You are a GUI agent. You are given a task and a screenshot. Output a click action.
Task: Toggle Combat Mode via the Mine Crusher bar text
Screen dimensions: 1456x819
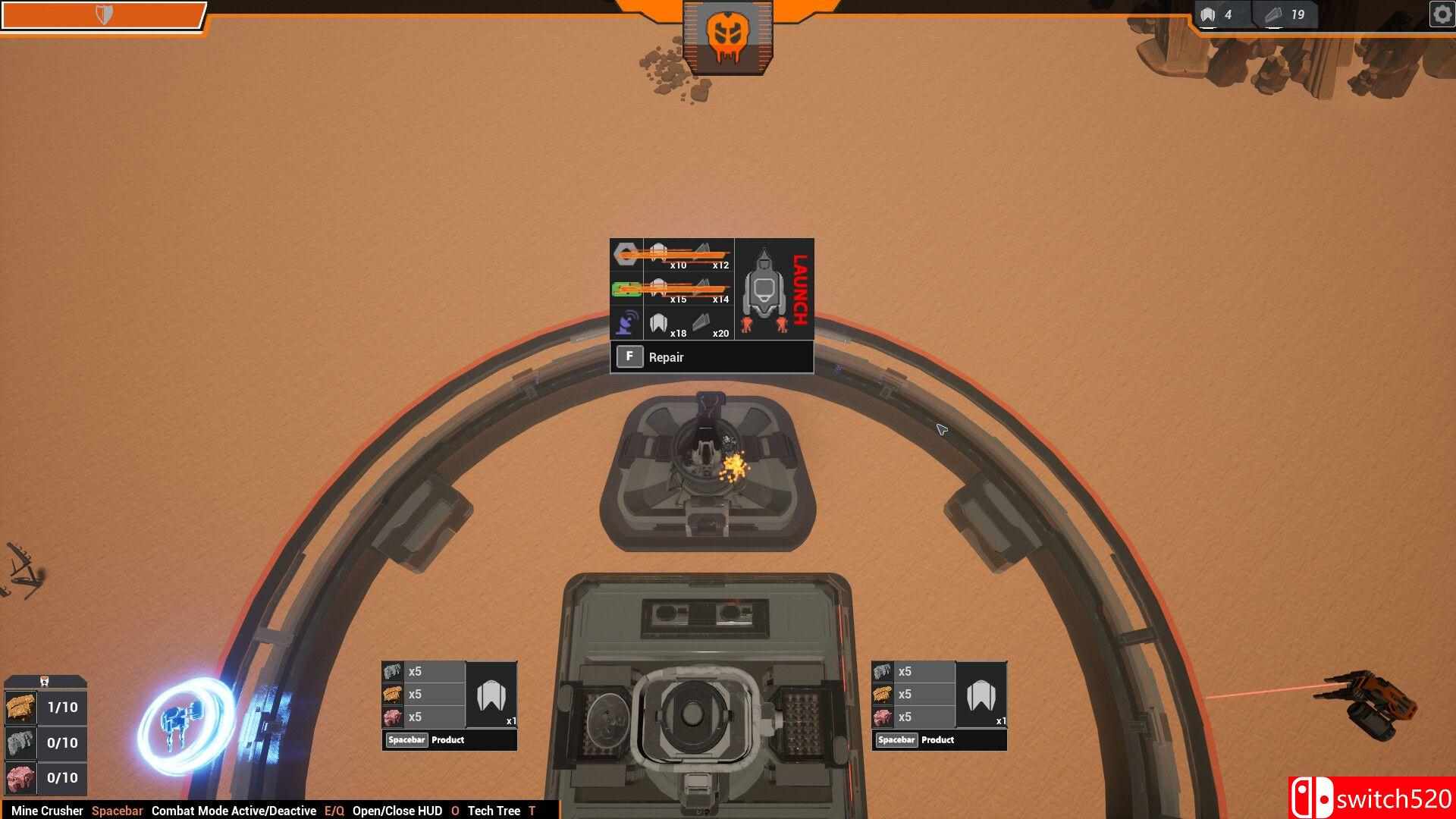pyautogui.click(x=233, y=811)
